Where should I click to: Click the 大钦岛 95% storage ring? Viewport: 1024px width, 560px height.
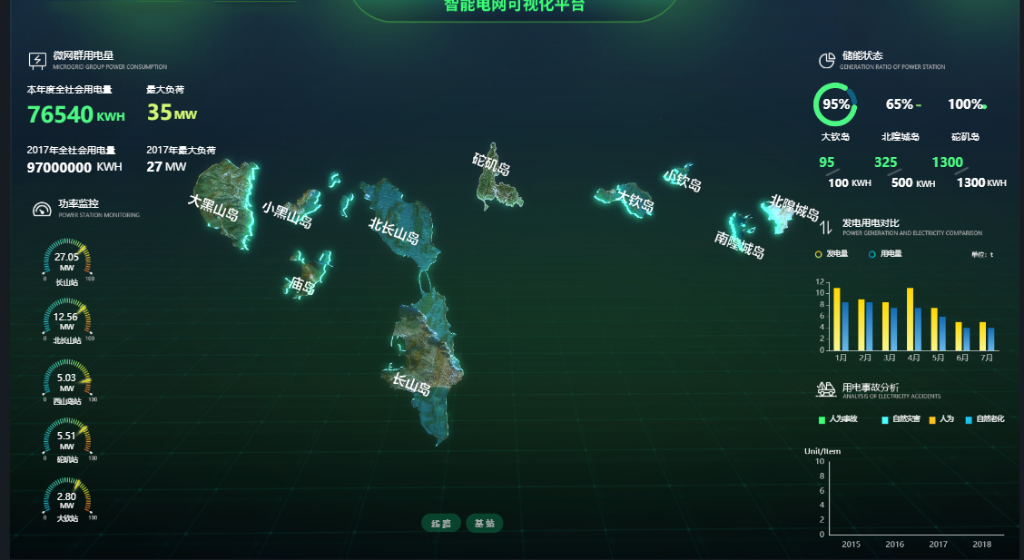[836, 104]
